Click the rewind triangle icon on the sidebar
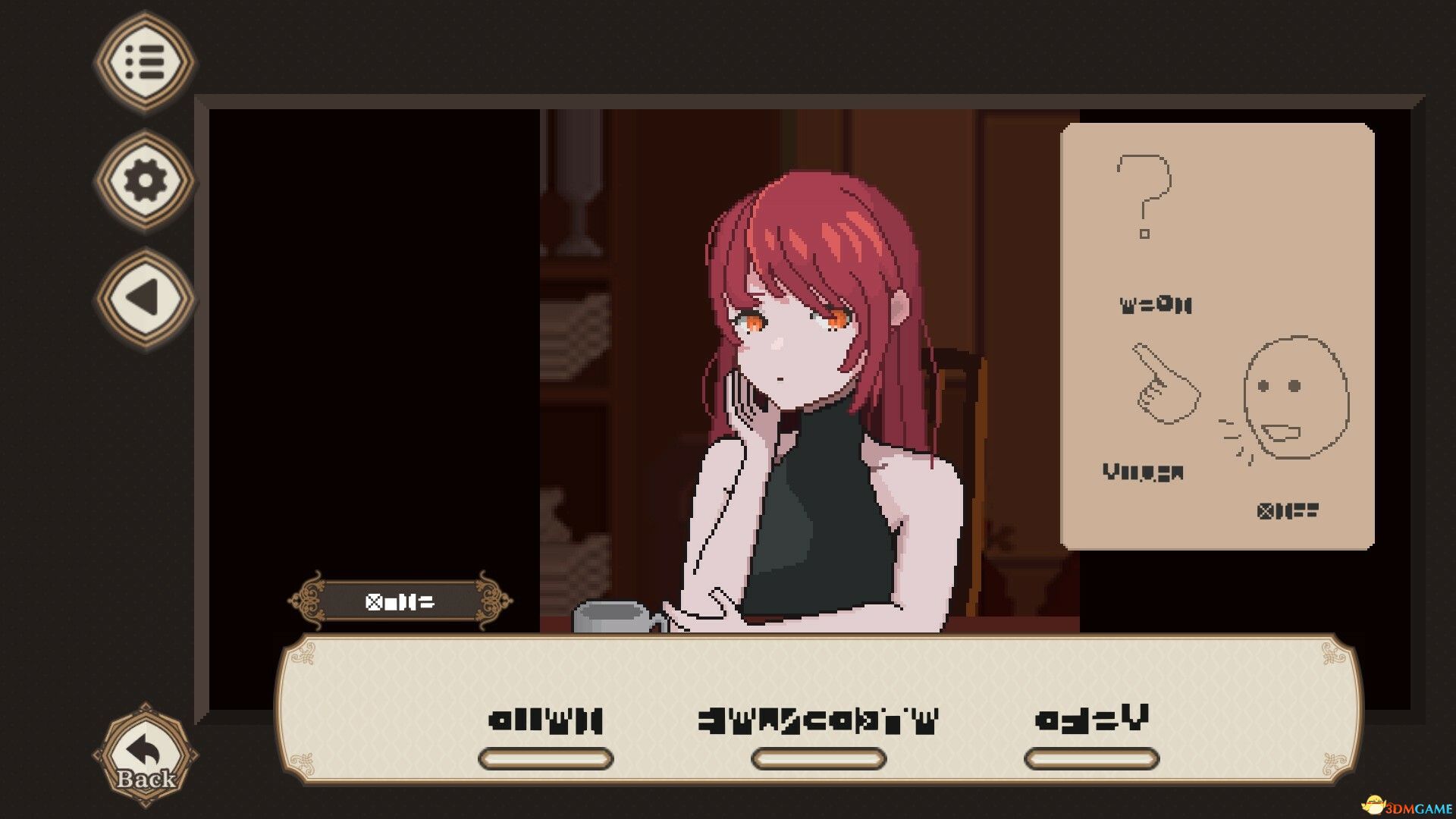This screenshot has height=819, width=1456. (144, 296)
